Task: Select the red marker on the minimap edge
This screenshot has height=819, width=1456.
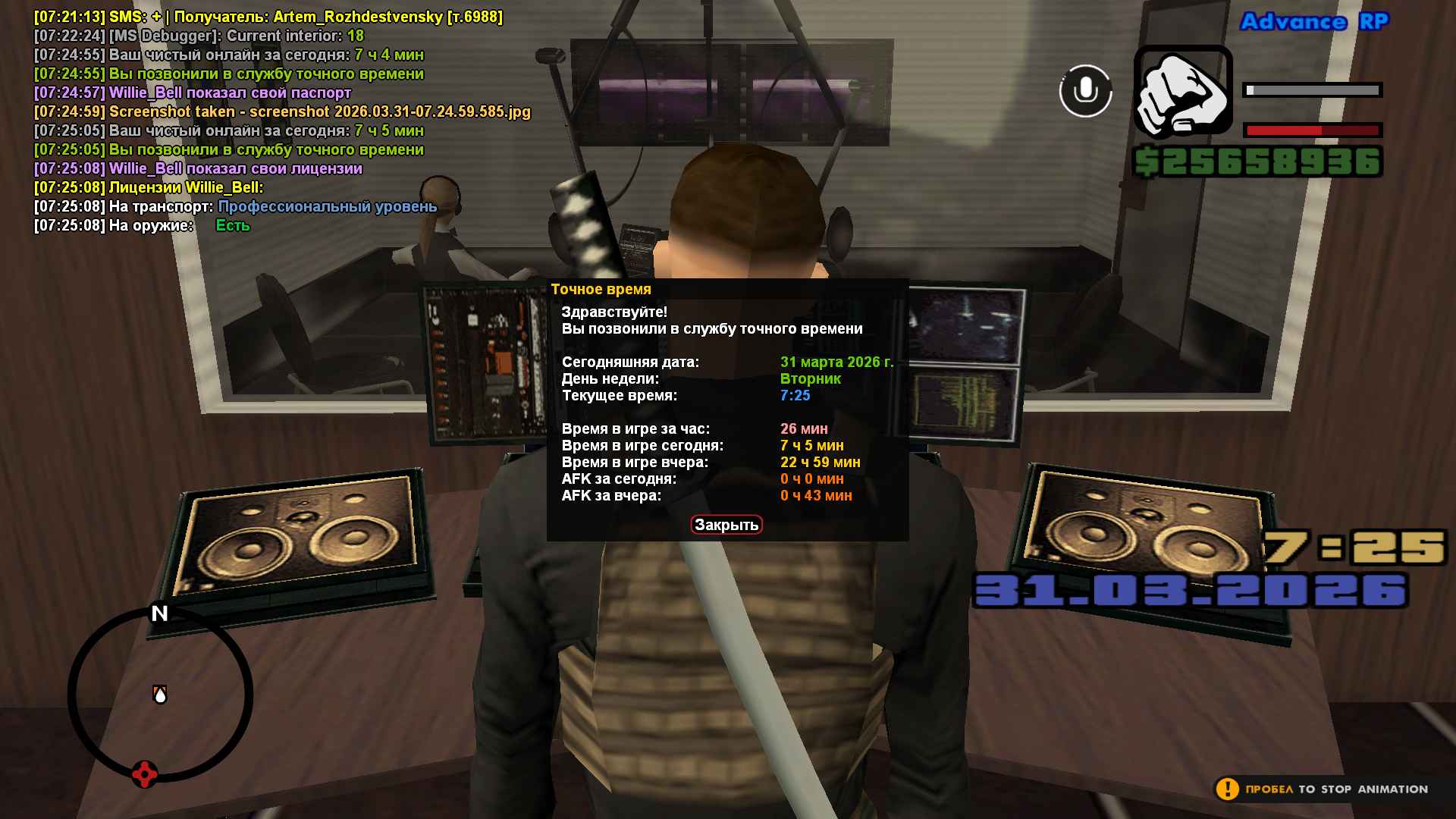Action: pos(144,774)
